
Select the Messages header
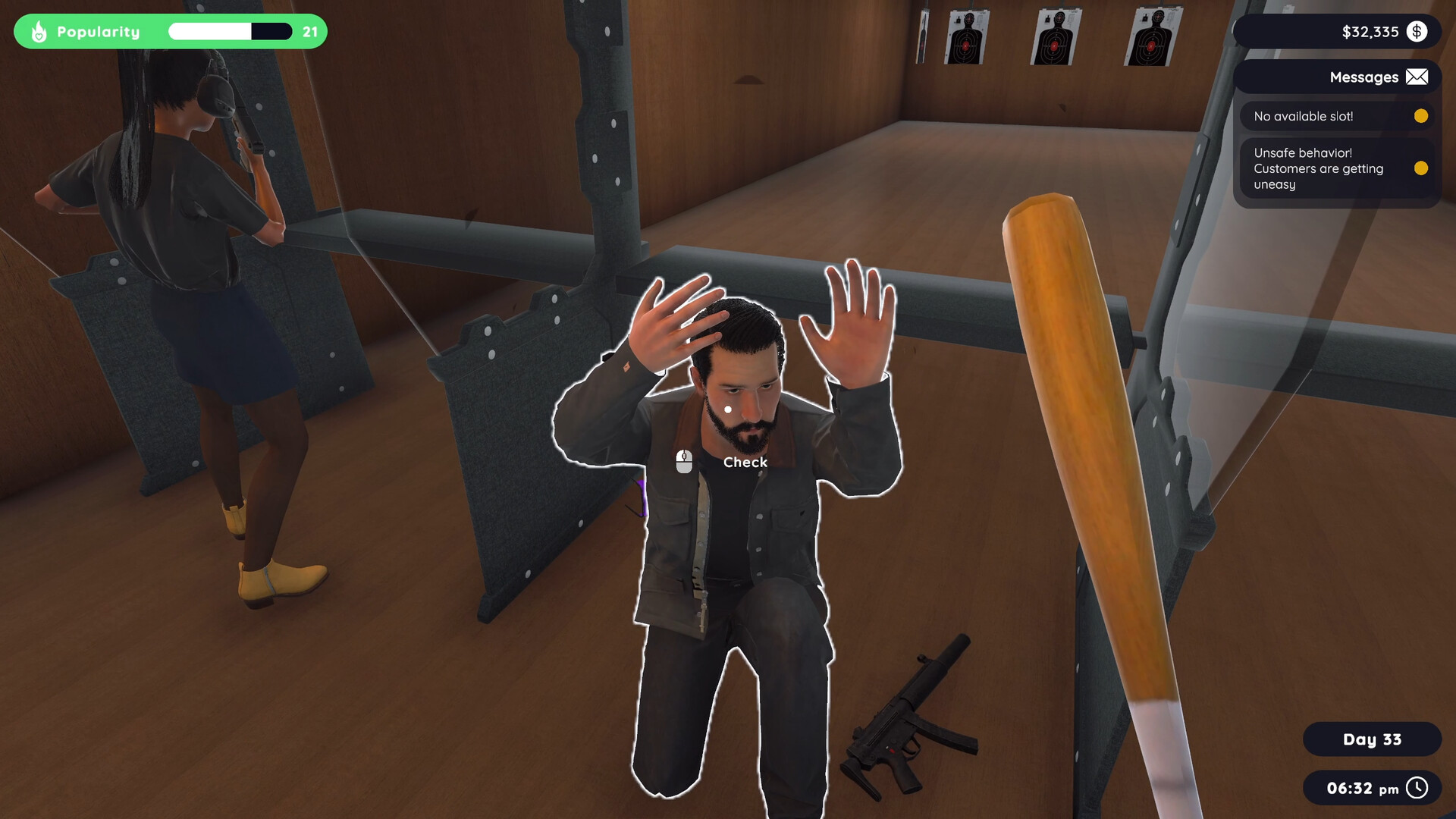click(1364, 77)
